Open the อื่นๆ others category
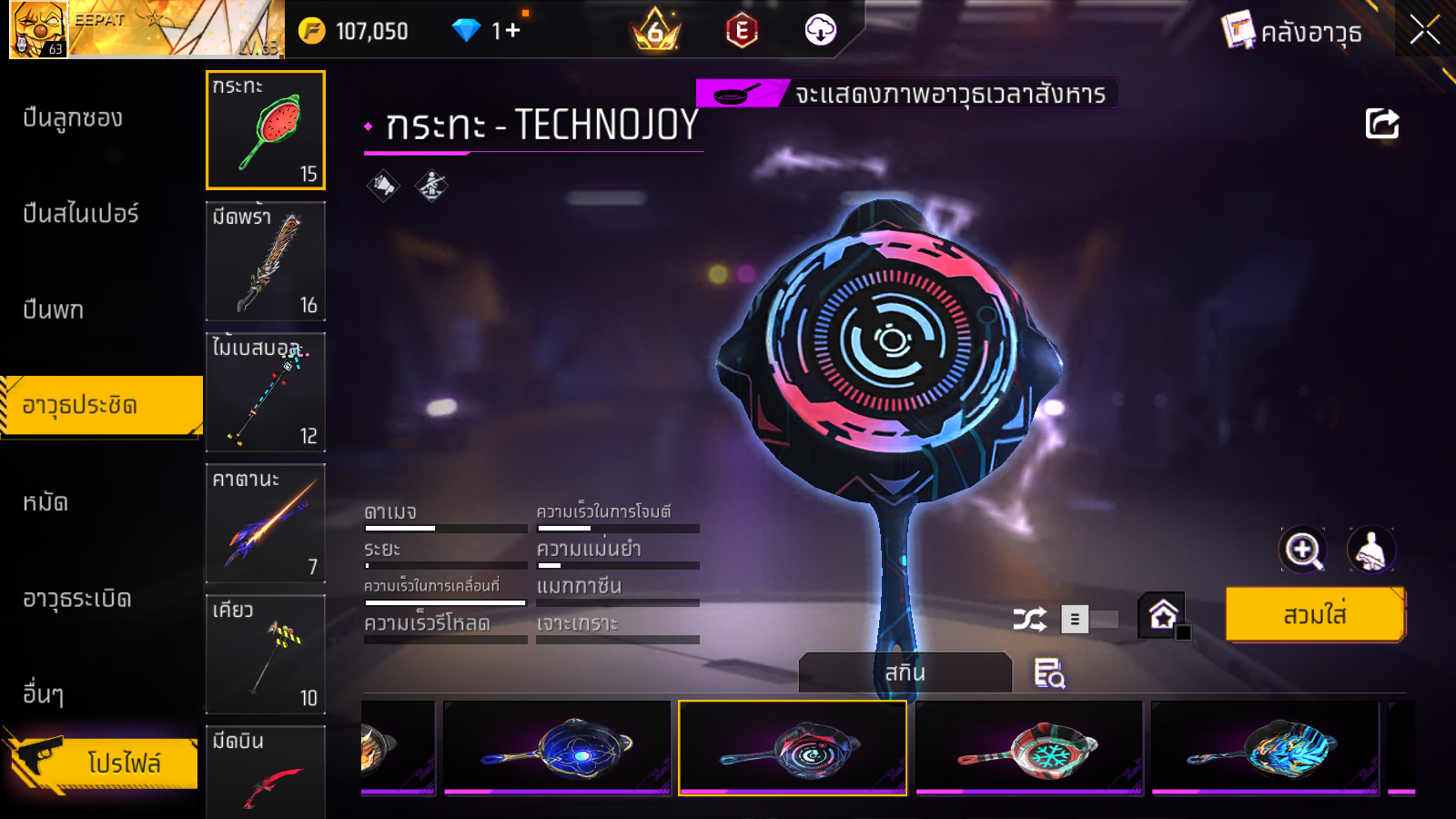This screenshot has width=1456, height=819. 44,694
